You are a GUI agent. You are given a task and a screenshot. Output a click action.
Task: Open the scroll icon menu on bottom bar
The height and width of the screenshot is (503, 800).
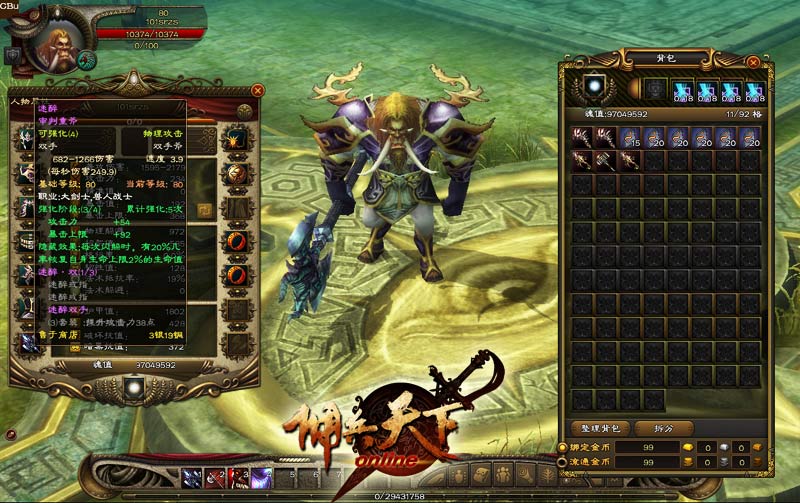pos(480,474)
